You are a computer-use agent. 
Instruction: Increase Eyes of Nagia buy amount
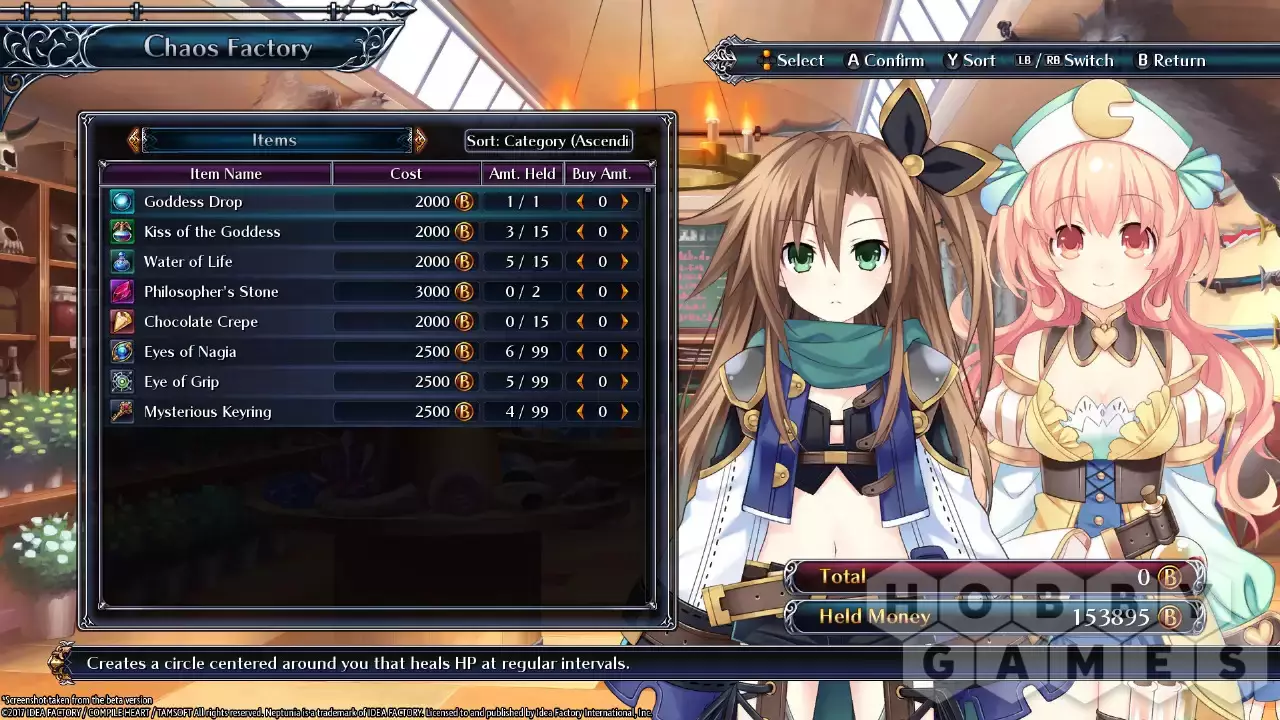[625, 352]
